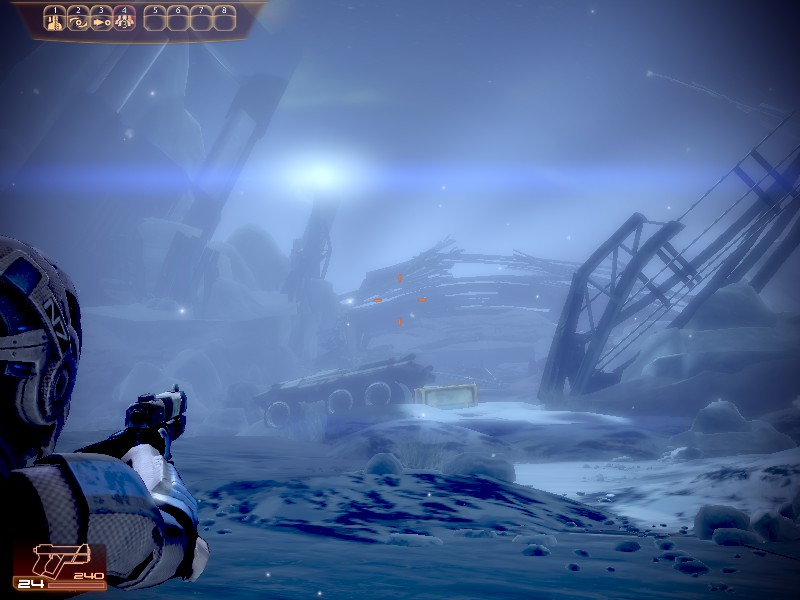This screenshot has width=800, height=600.
Task: Select the squad ability in slot 4
Action: point(124,18)
